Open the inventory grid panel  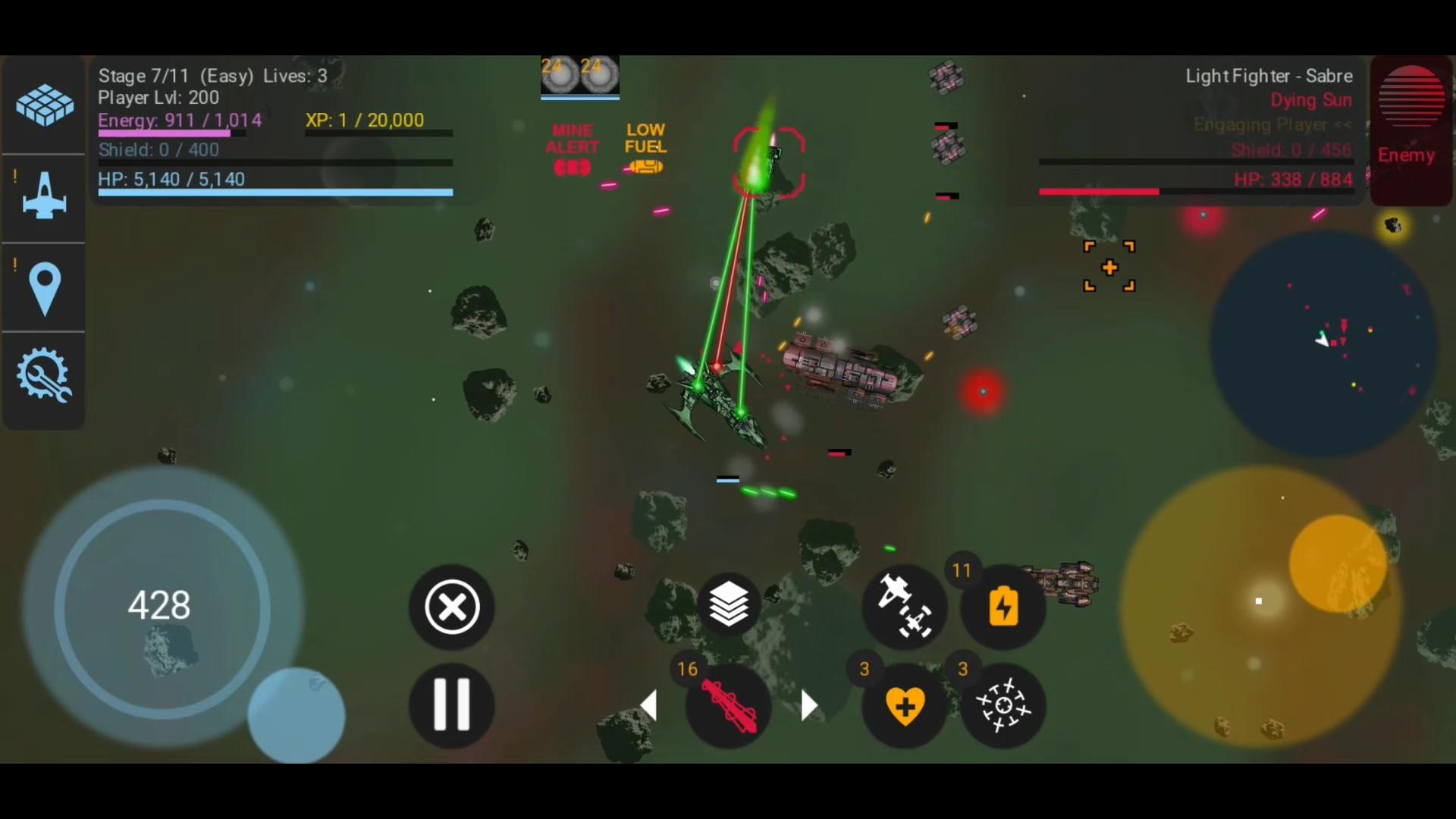[43, 105]
